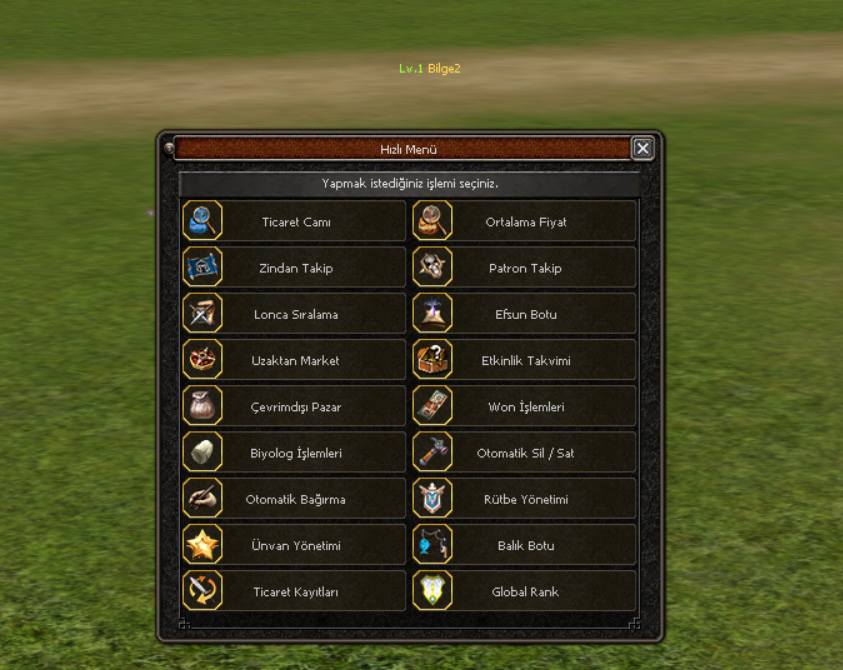This screenshot has width=843, height=670.
Task: Launch the Efsun Botu
Action: tap(525, 314)
